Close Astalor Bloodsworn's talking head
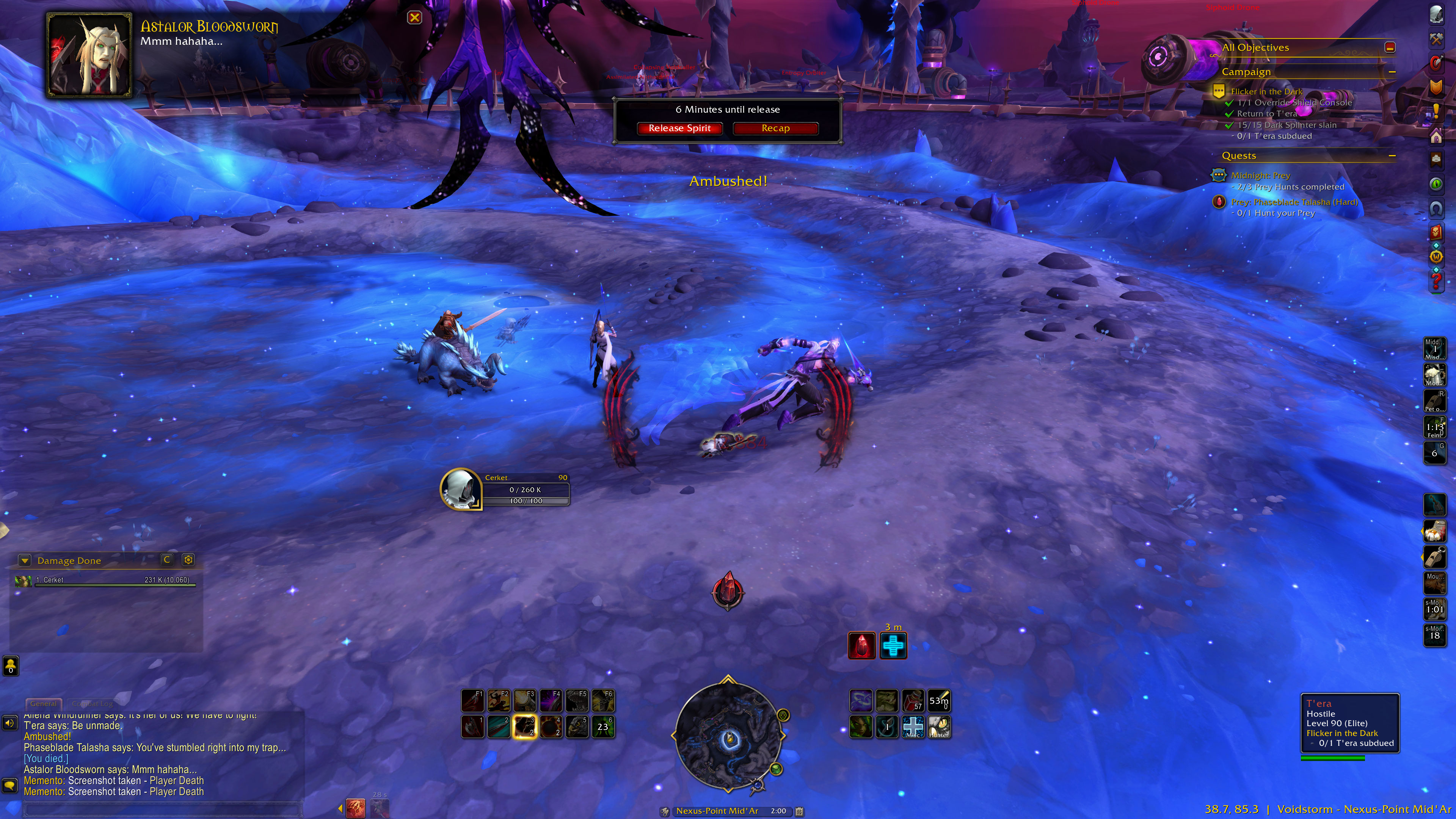This screenshot has width=1456, height=819. click(x=414, y=17)
